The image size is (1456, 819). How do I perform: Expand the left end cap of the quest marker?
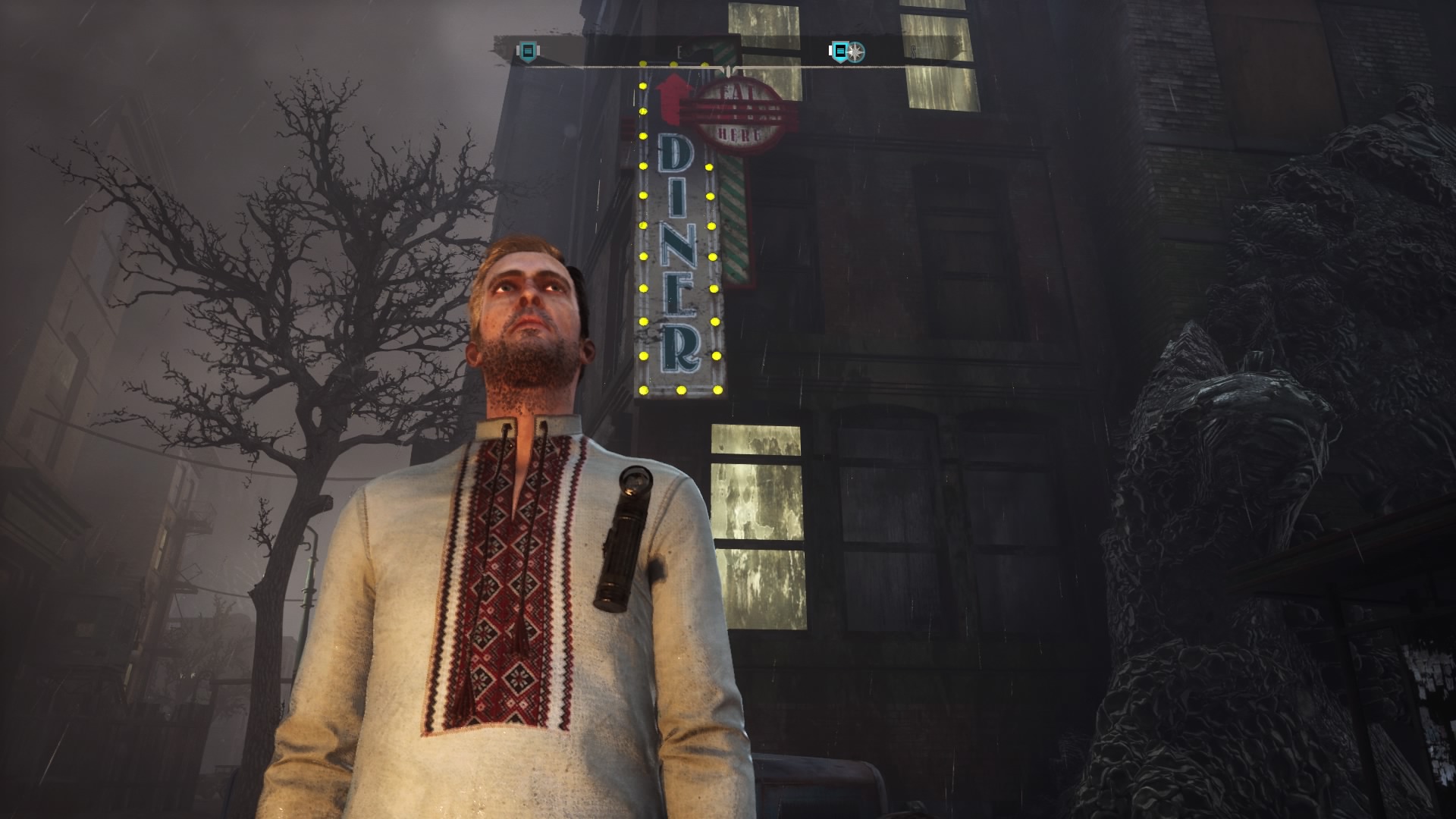coord(519,51)
